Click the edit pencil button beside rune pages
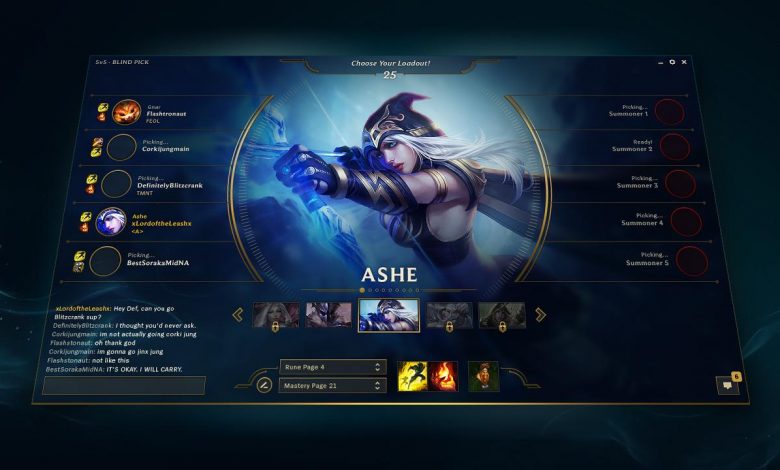Screen dimensions: 780x470 pyautogui.click(x=265, y=384)
